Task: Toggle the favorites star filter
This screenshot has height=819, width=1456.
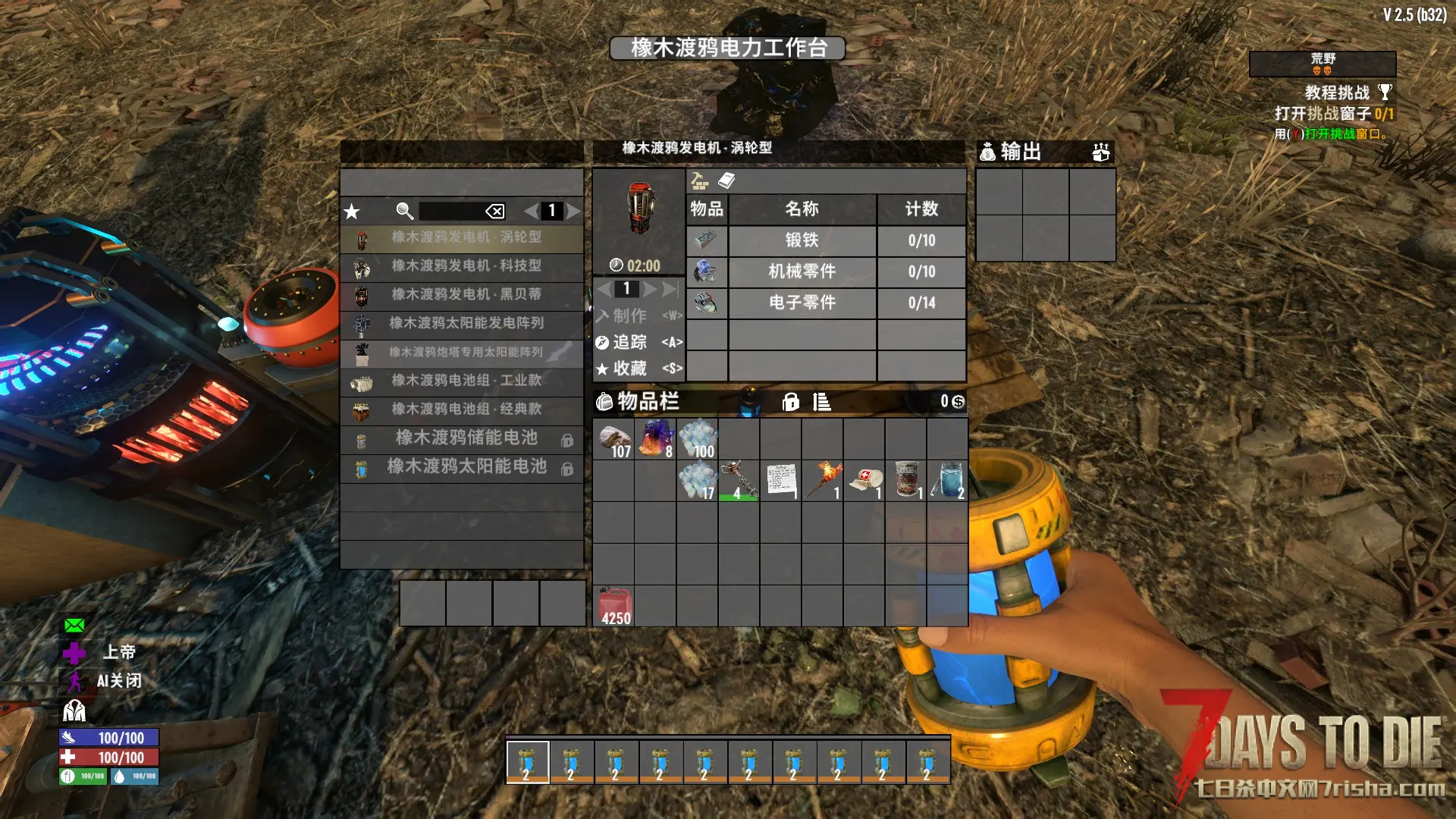Action: (x=352, y=212)
